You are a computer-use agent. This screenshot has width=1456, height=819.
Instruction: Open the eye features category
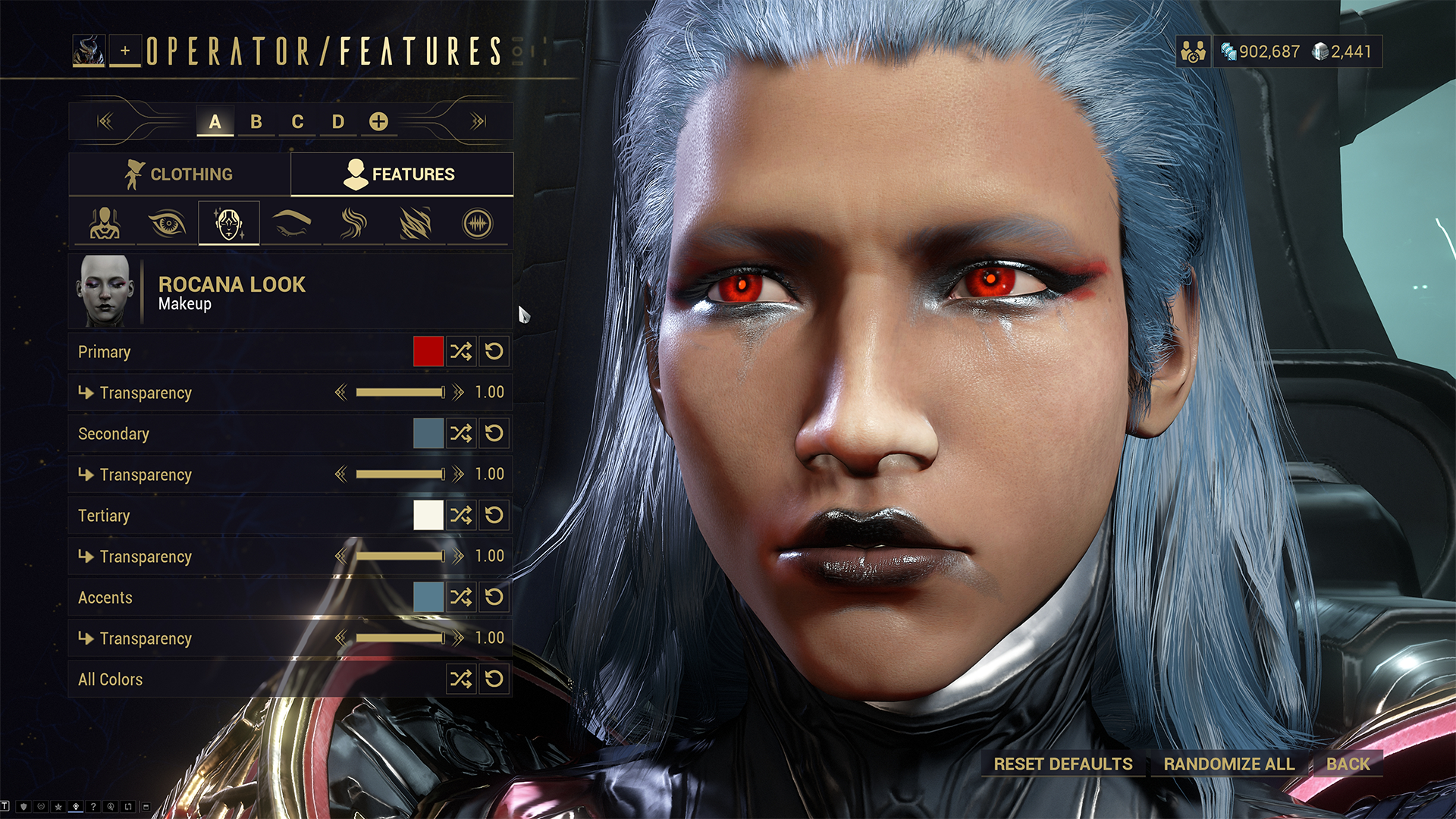(x=167, y=224)
